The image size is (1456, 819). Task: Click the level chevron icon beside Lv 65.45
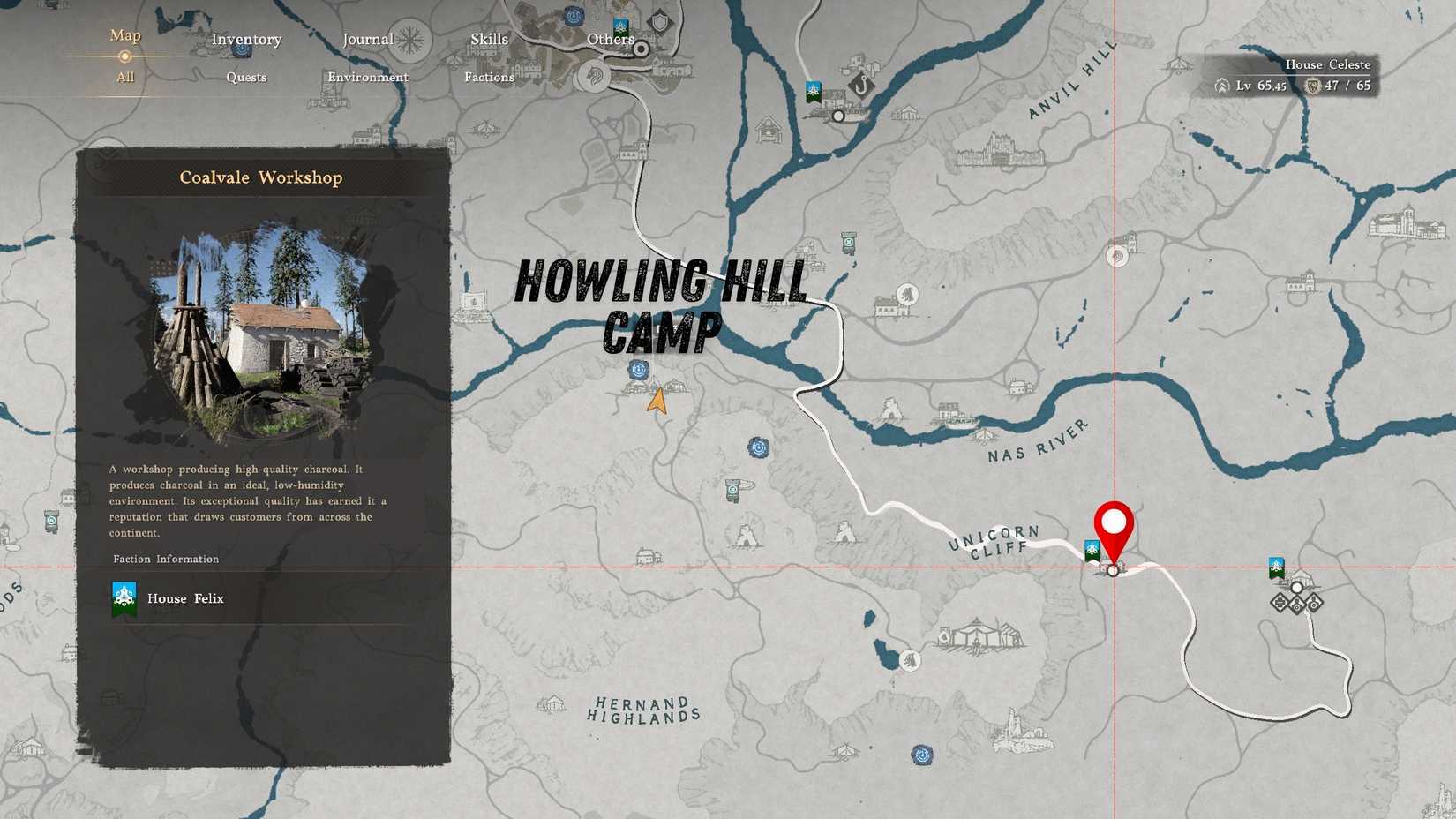pos(1220,86)
